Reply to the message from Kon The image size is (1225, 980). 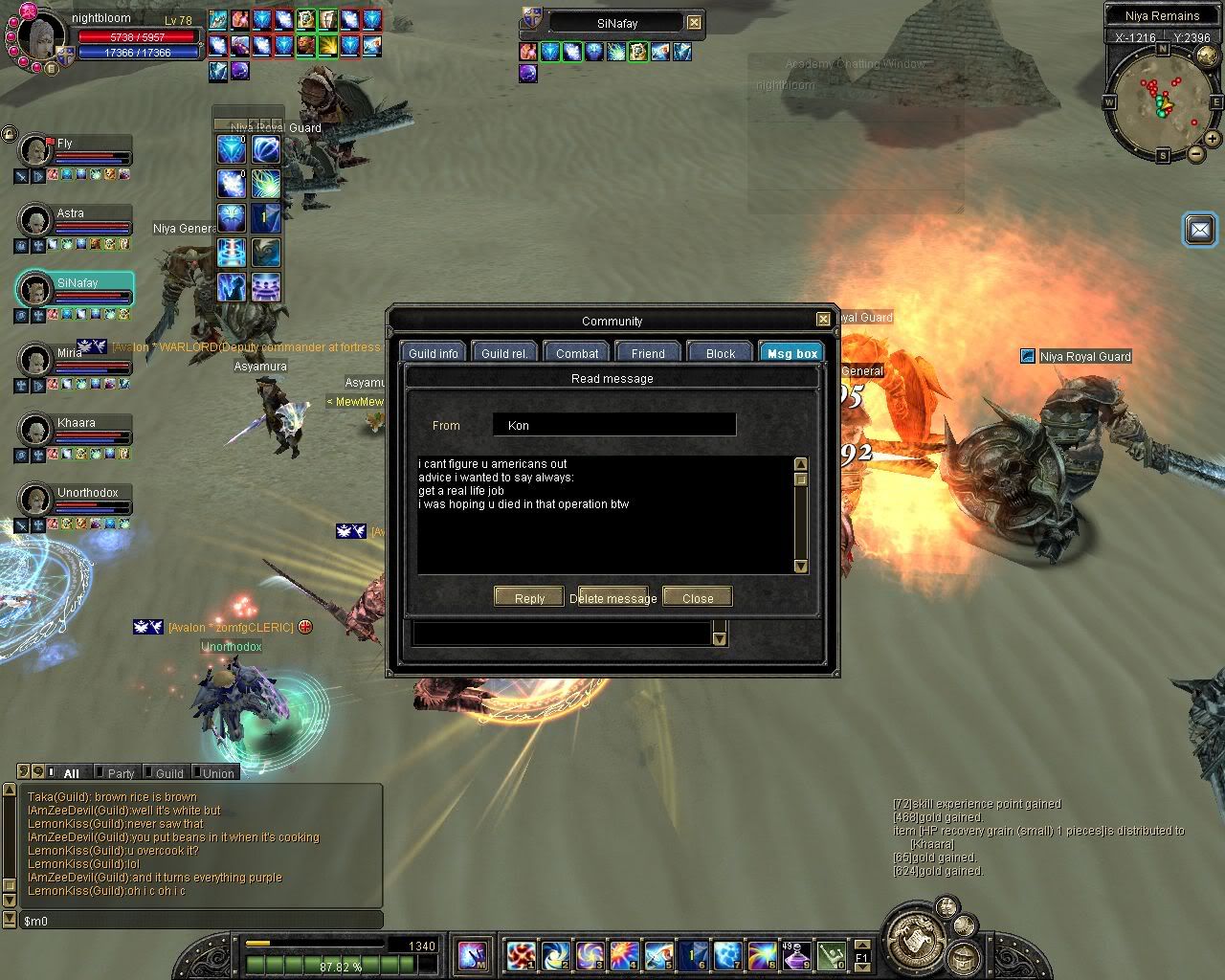(x=529, y=597)
